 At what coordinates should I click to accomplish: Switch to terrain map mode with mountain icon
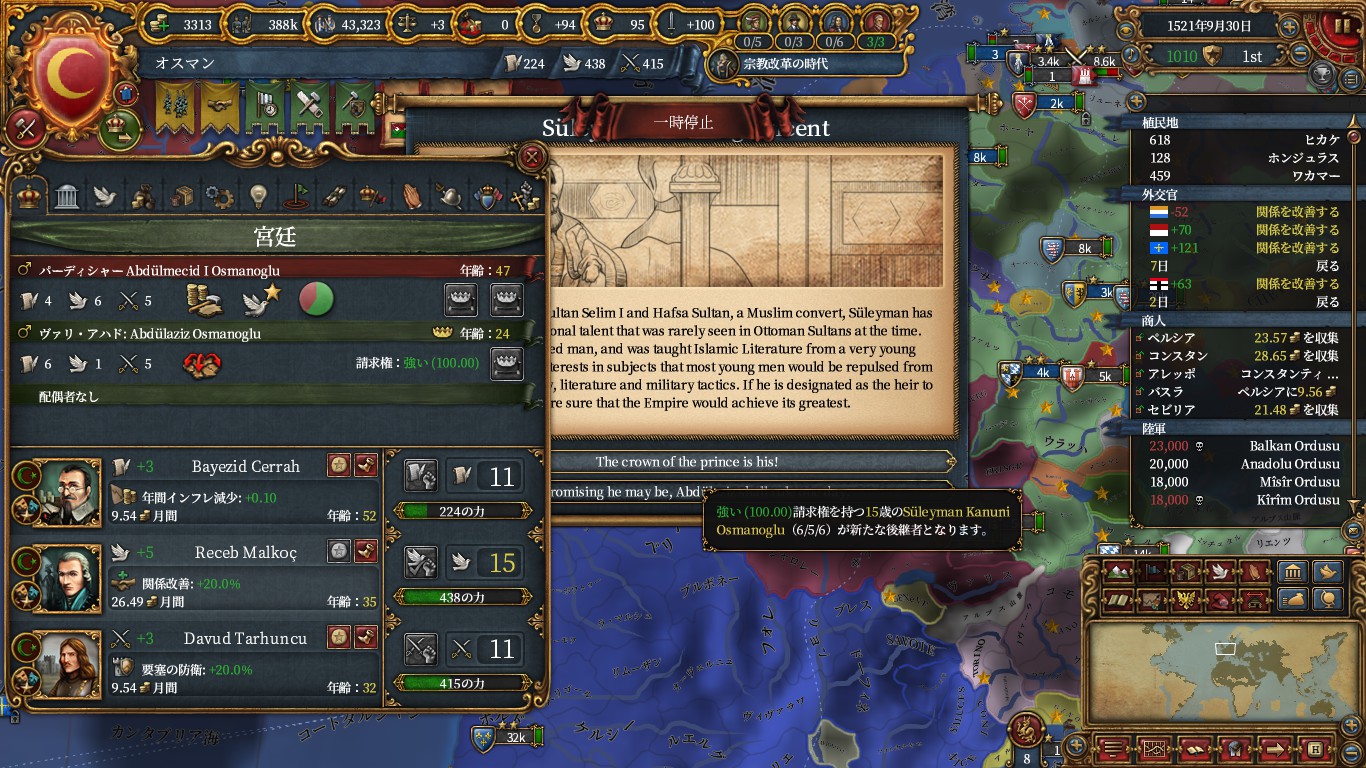pos(1119,571)
